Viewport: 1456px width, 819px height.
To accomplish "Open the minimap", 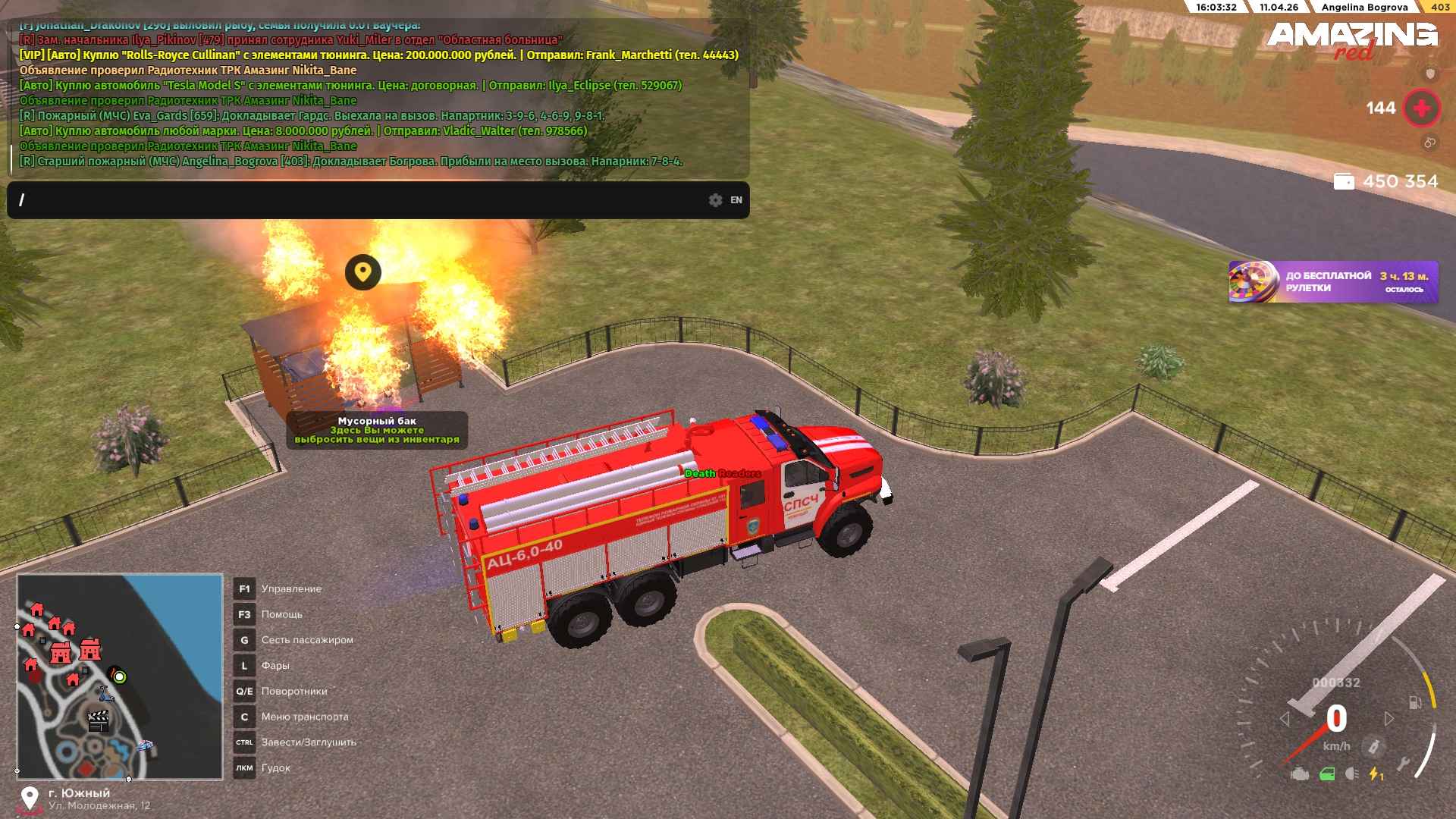I will 120,676.
